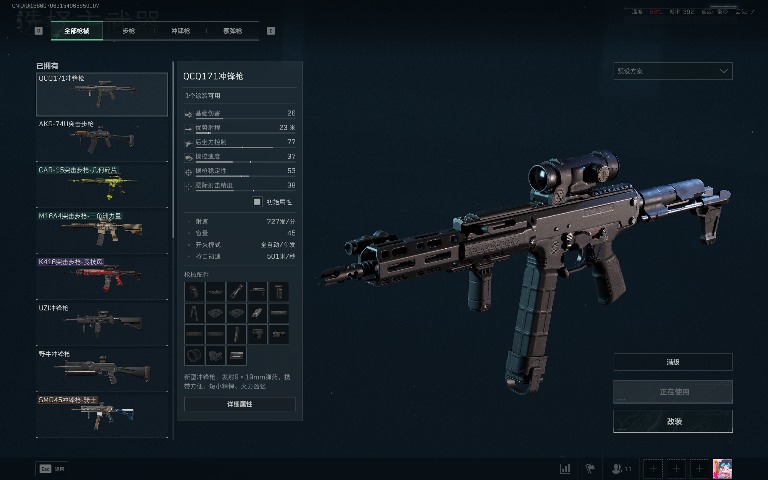Select the UZI submachine gun
768x480 pixels.
pyautogui.click(x=102, y=323)
